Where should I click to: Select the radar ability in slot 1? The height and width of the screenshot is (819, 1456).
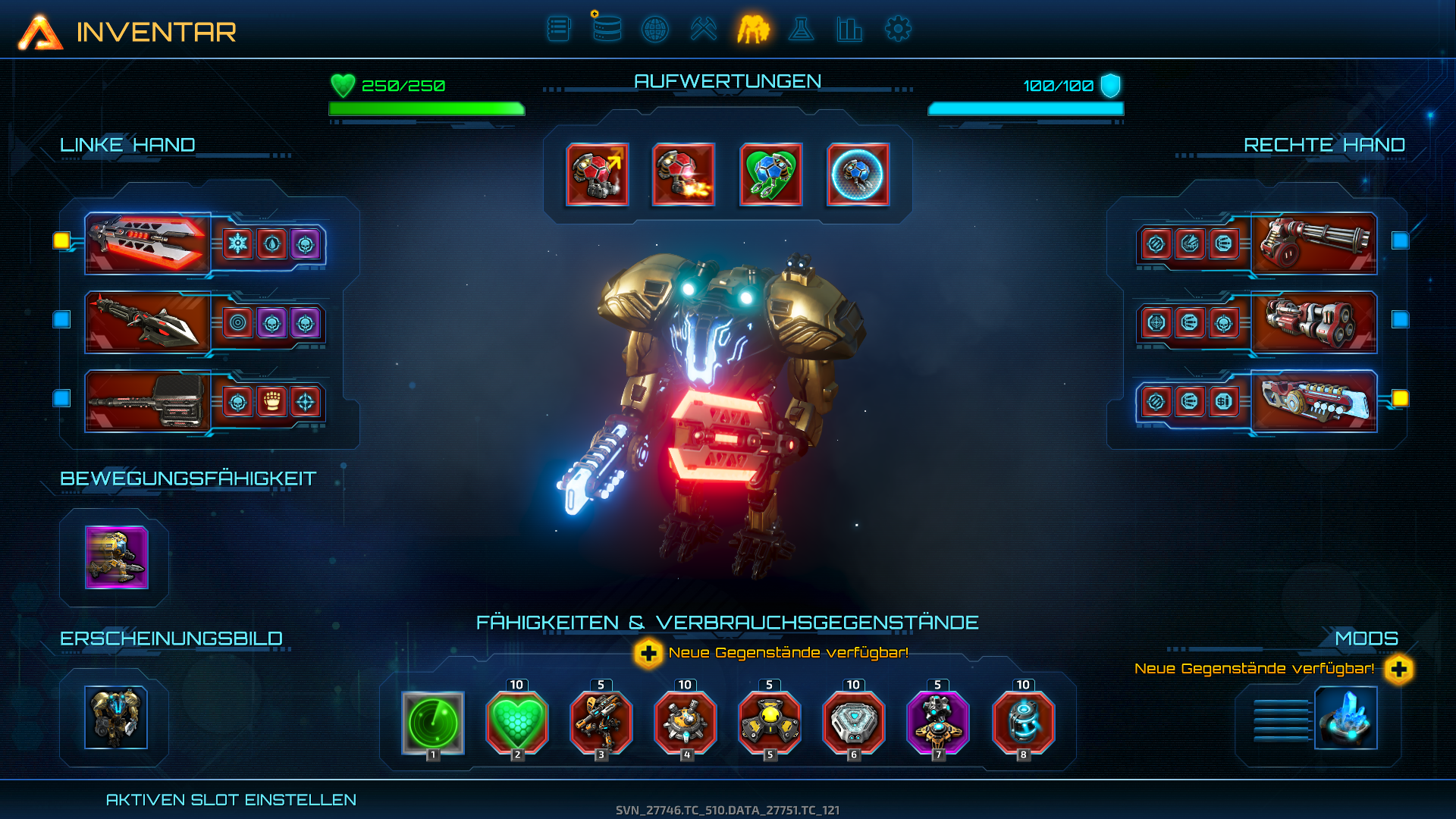(432, 723)
